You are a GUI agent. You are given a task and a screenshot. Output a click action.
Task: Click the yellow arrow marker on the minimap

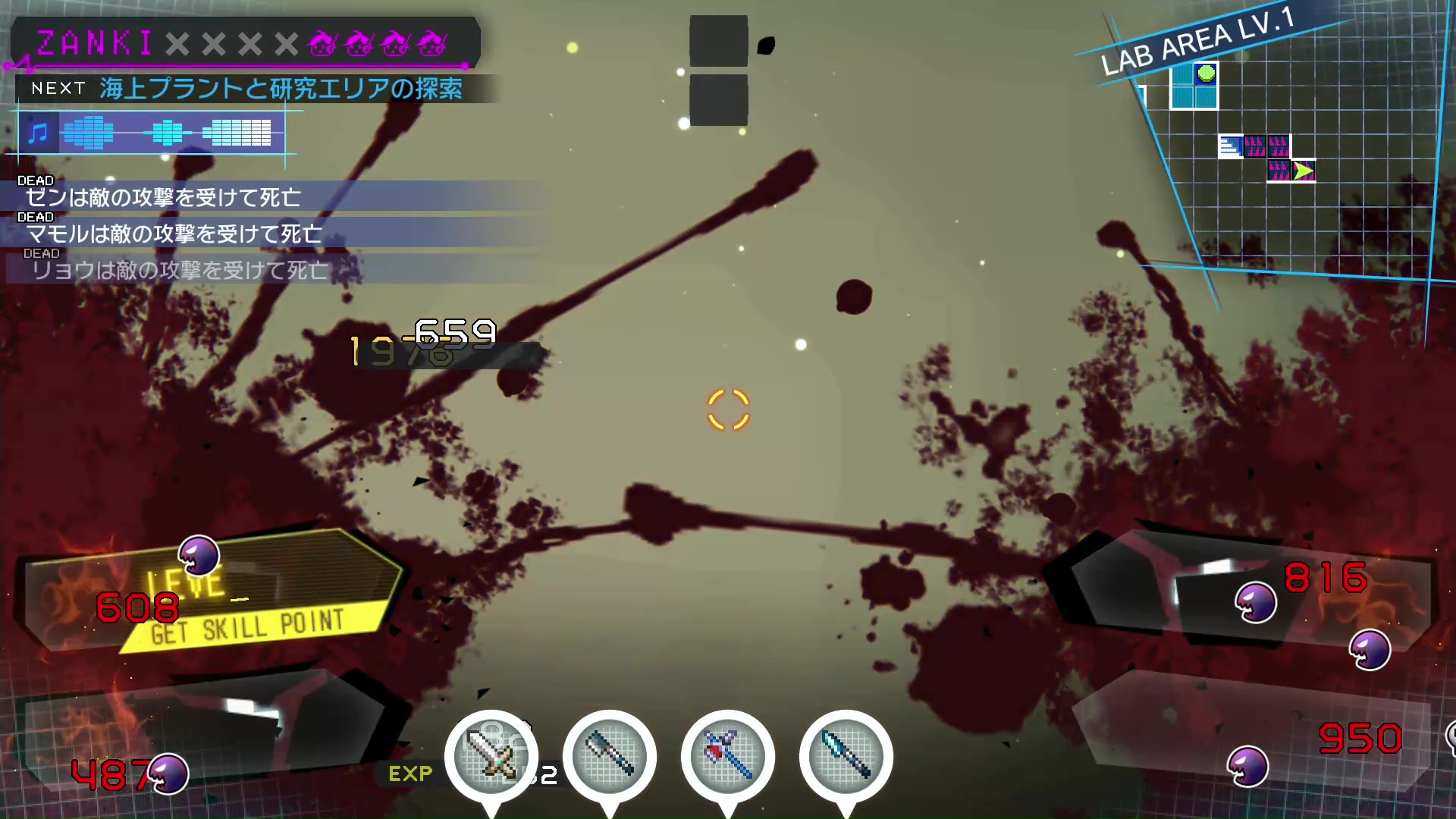[1303, 171]
